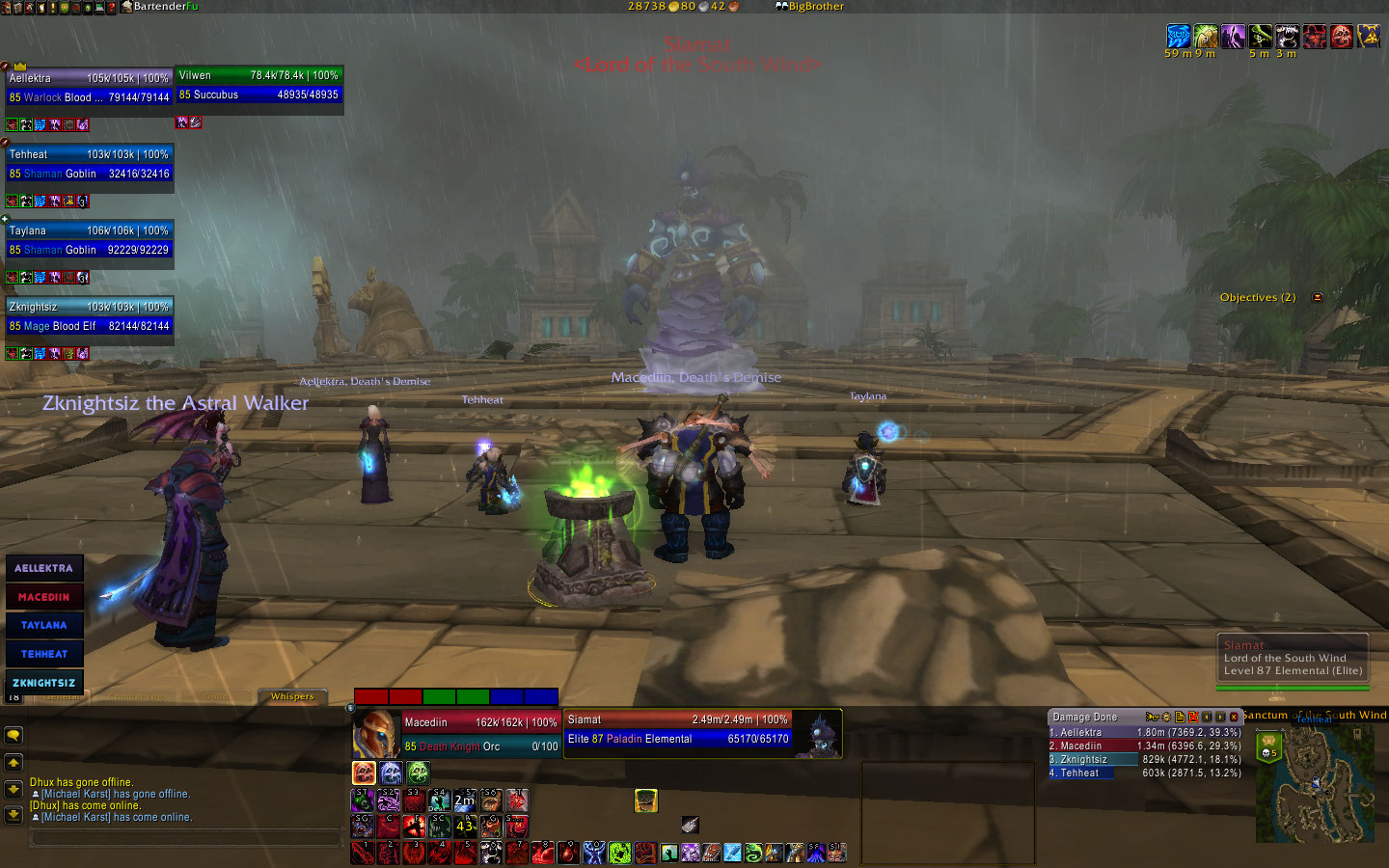Screen dimensions: 1389x868
Task: Choose the ZKNIGHTSIZ name button
Action: tap(44, 683)
